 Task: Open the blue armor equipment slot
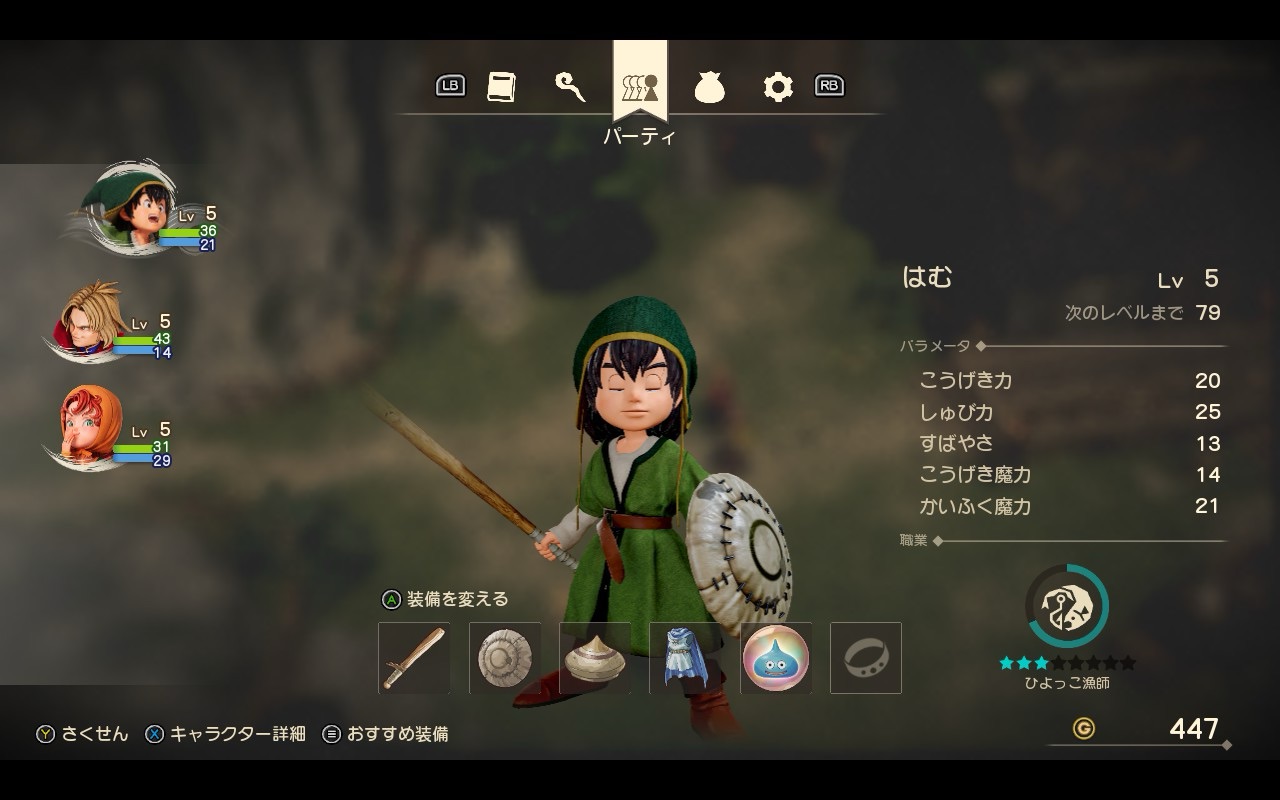tap(685, 658)
